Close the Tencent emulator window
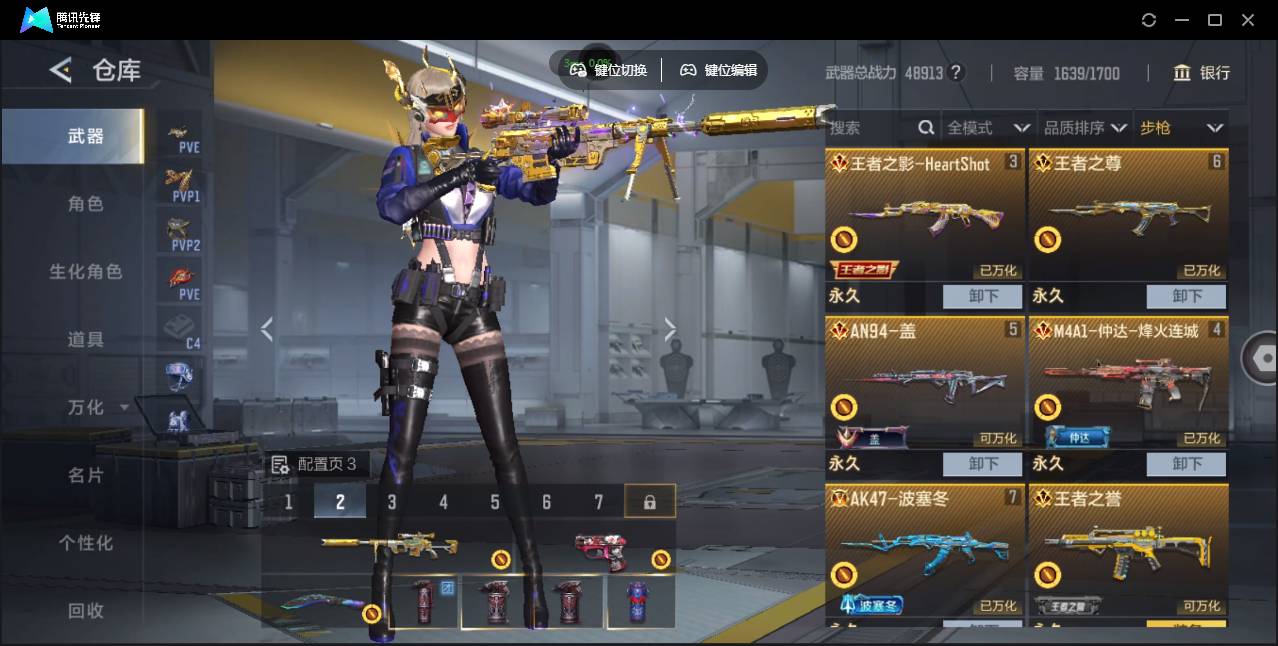 [x=1248, y=20]
